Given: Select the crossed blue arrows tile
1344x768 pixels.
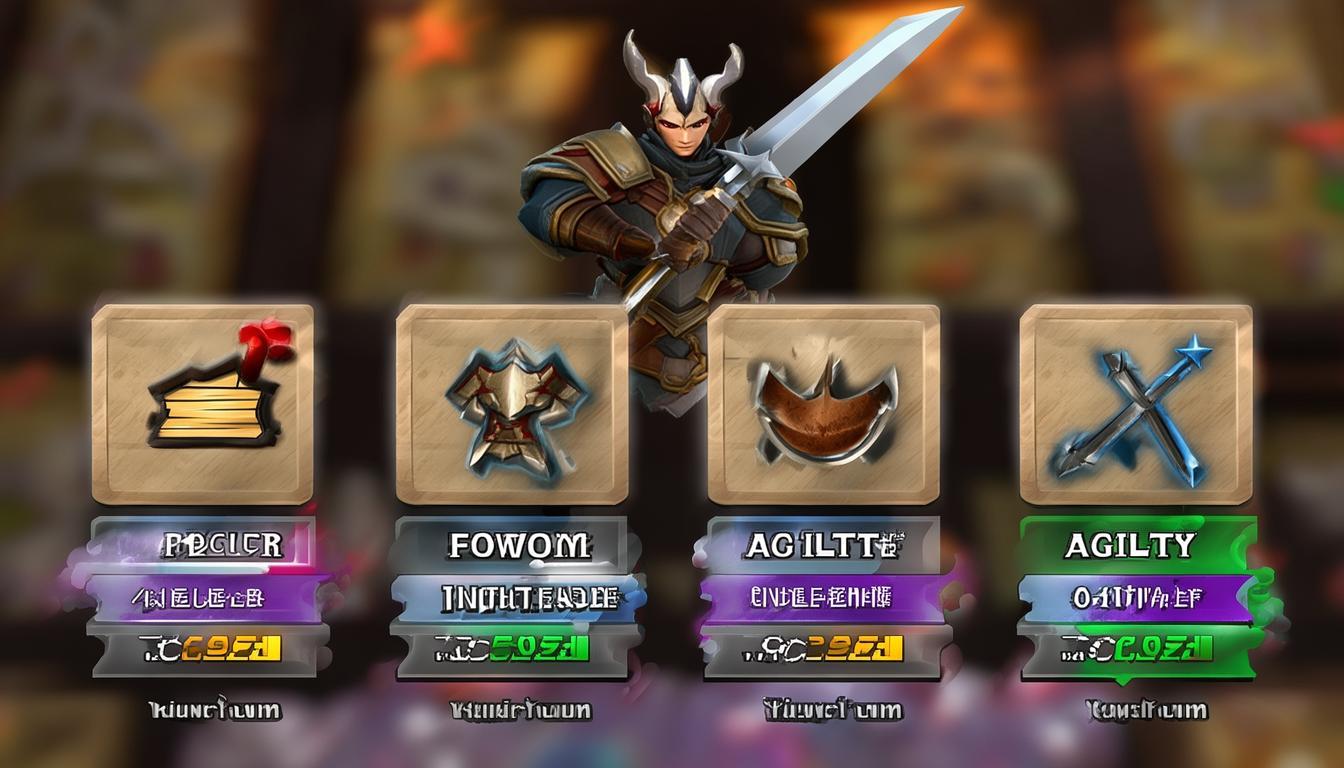Looking at the screenshot, I should coord(1135,403).
